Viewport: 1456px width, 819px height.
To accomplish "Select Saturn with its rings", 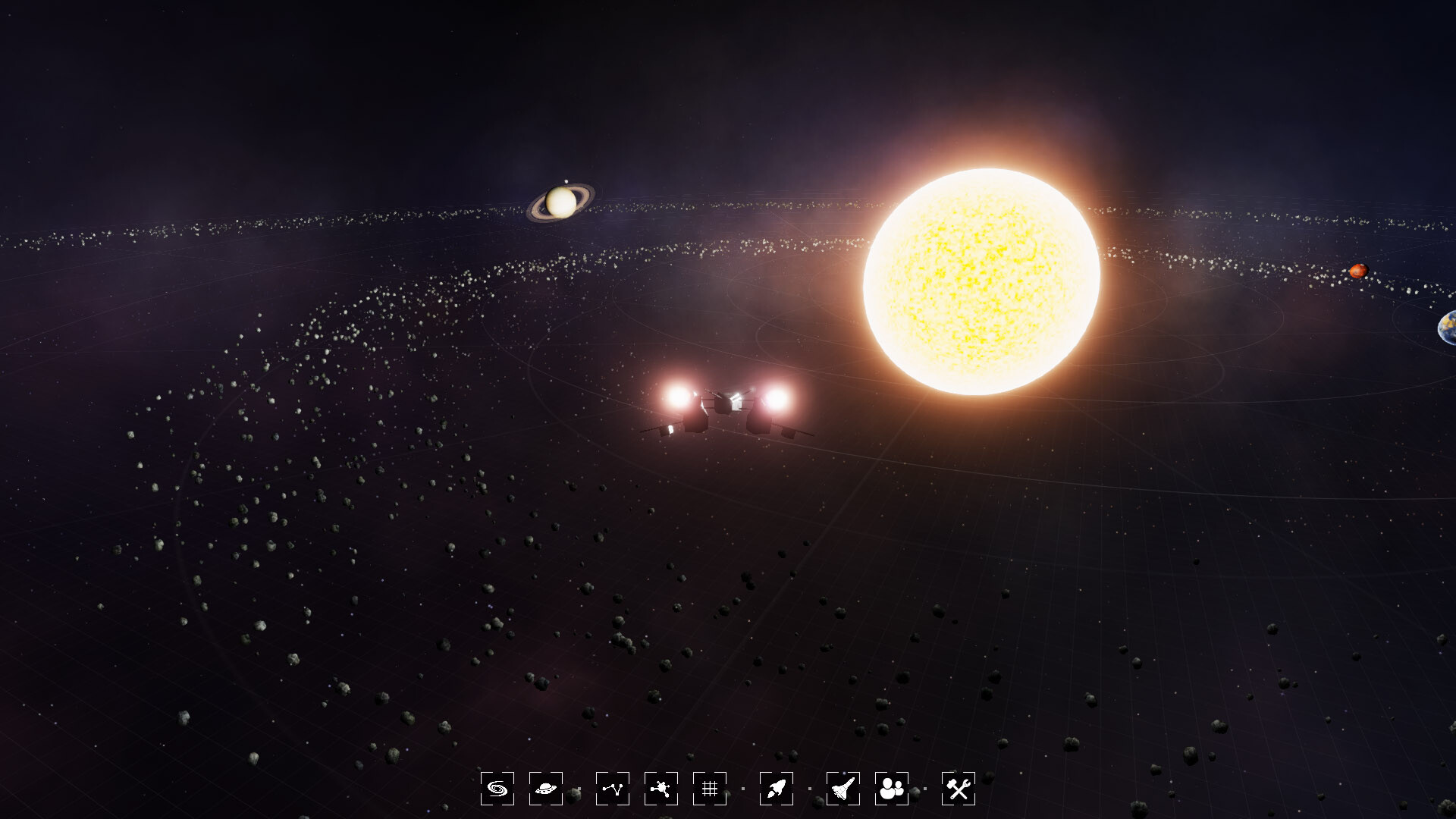I will (x=560, y=203).
